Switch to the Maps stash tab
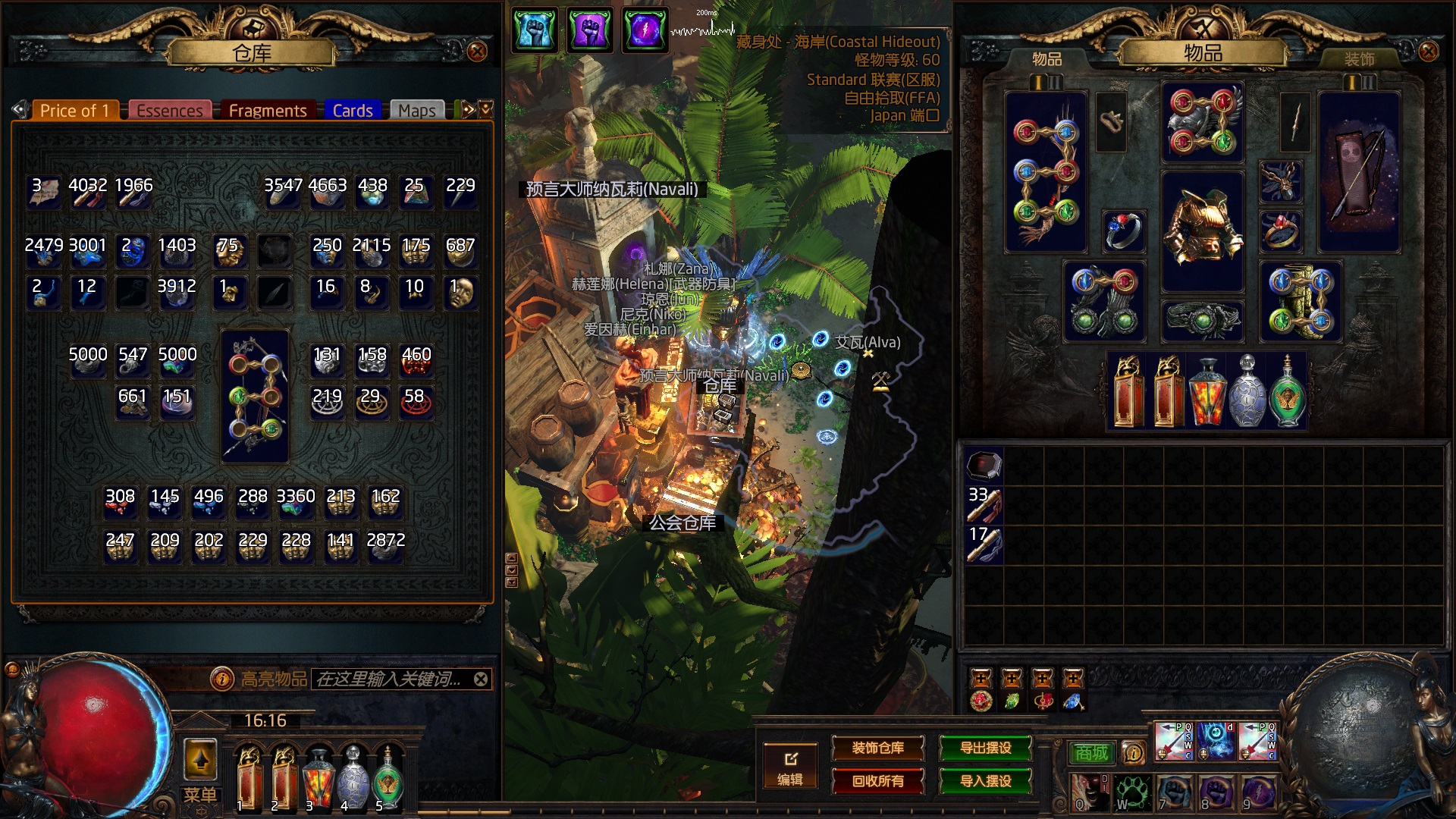Screen dimensions: 1456x819 coord(416,111)
